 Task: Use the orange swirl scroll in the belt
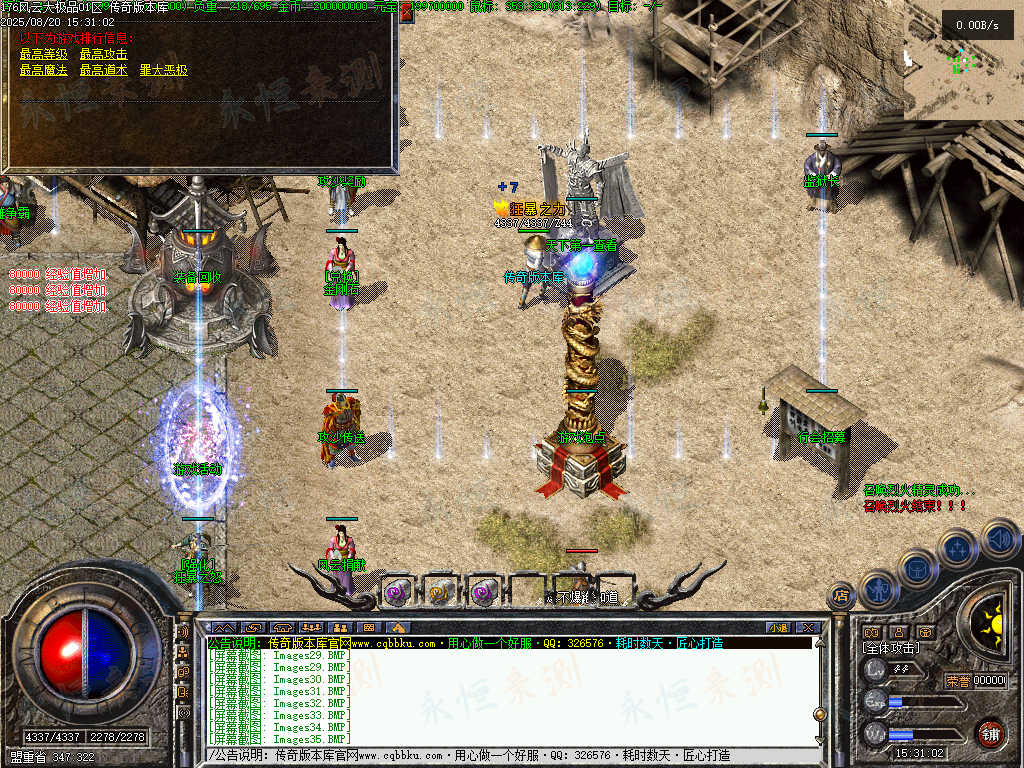440,592
